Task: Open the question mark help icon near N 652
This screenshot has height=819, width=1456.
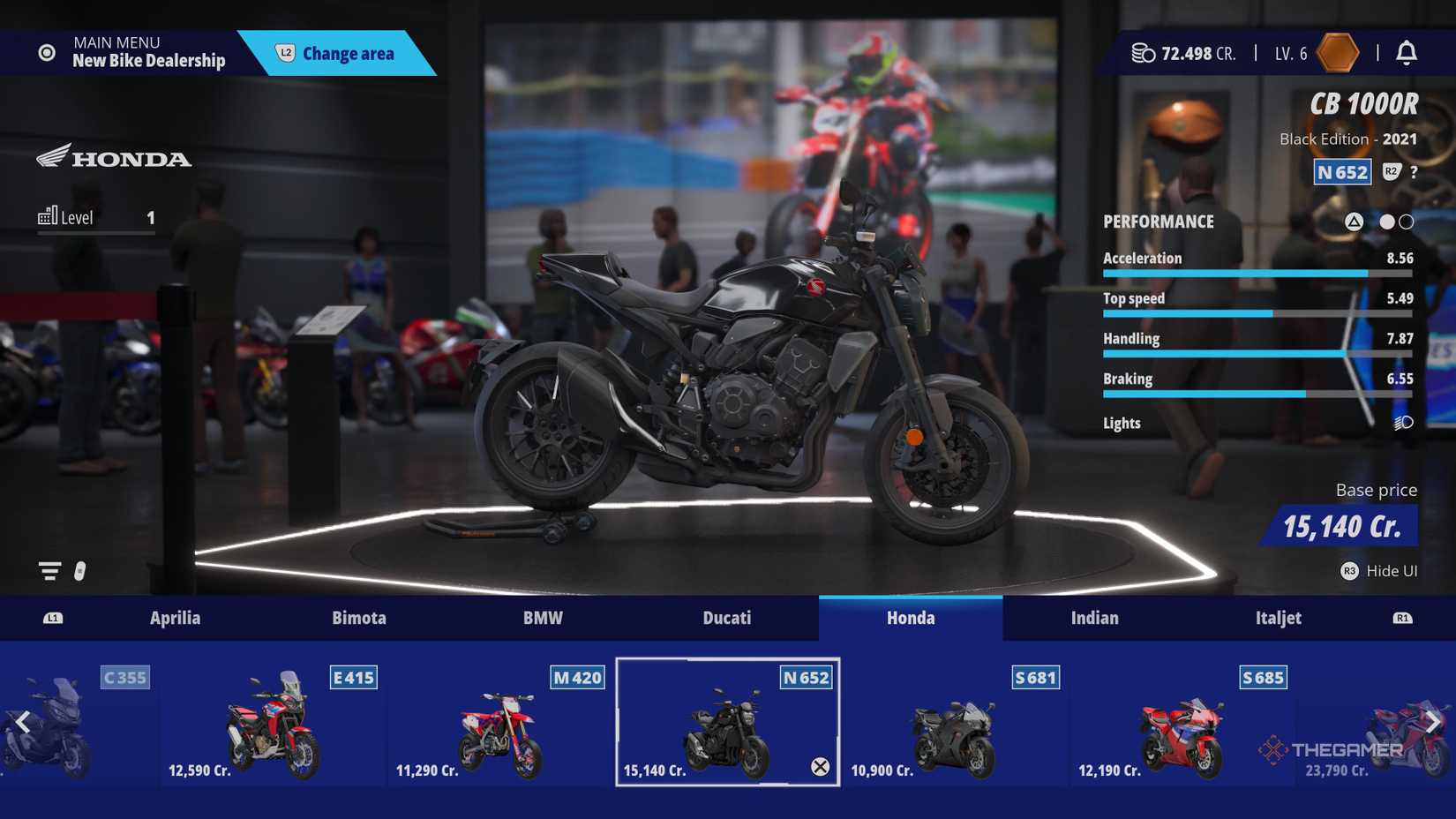Action: tap(1415, 172)
